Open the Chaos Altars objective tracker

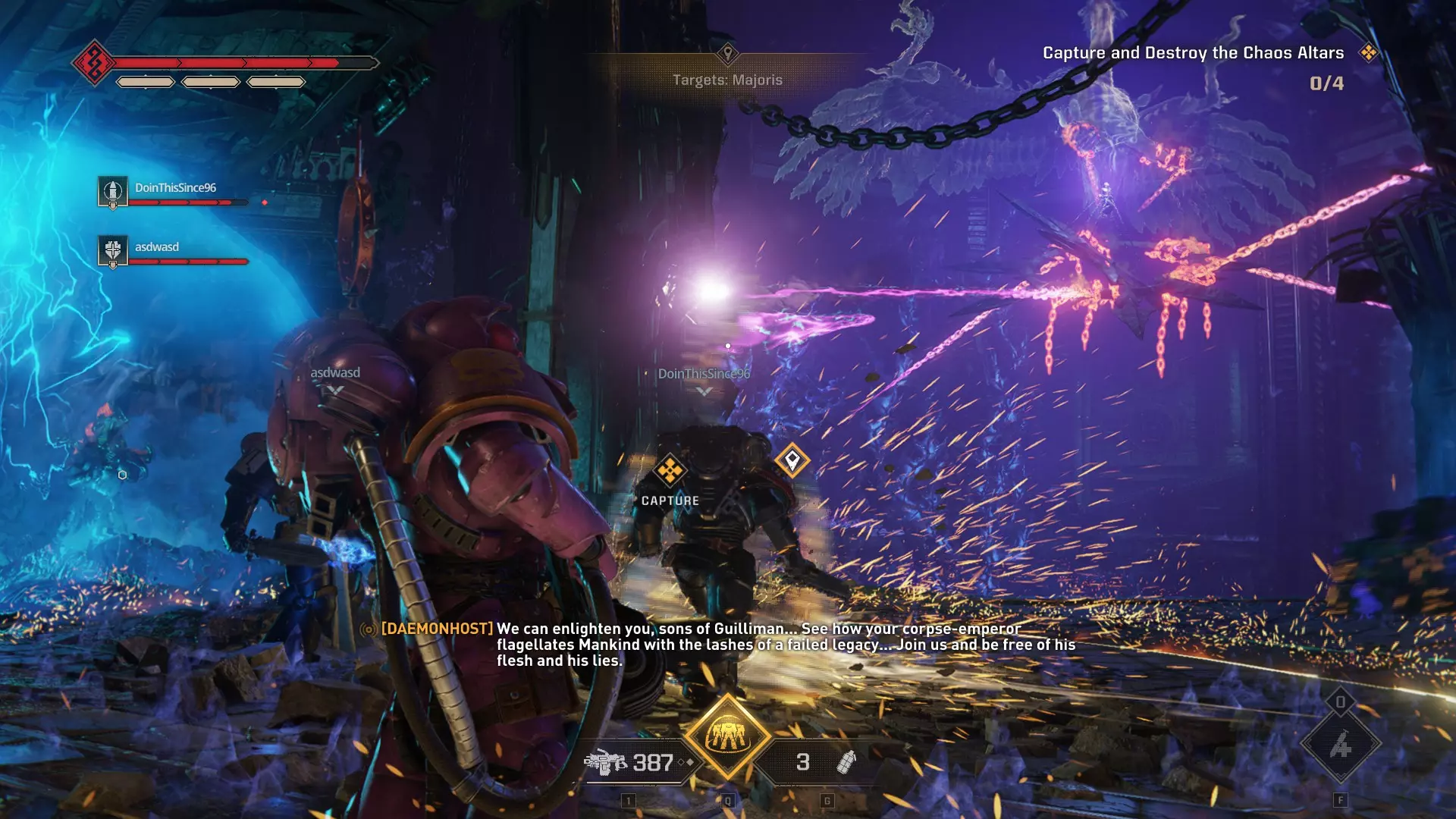pos(1193,53)
